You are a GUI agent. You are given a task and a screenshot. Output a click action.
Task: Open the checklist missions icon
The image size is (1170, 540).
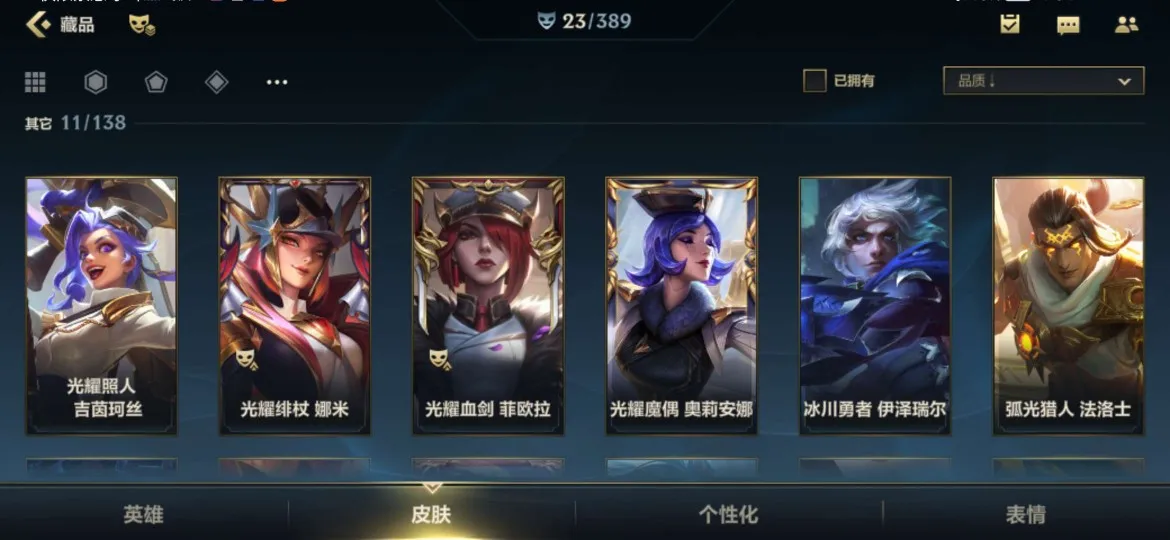1010,25
